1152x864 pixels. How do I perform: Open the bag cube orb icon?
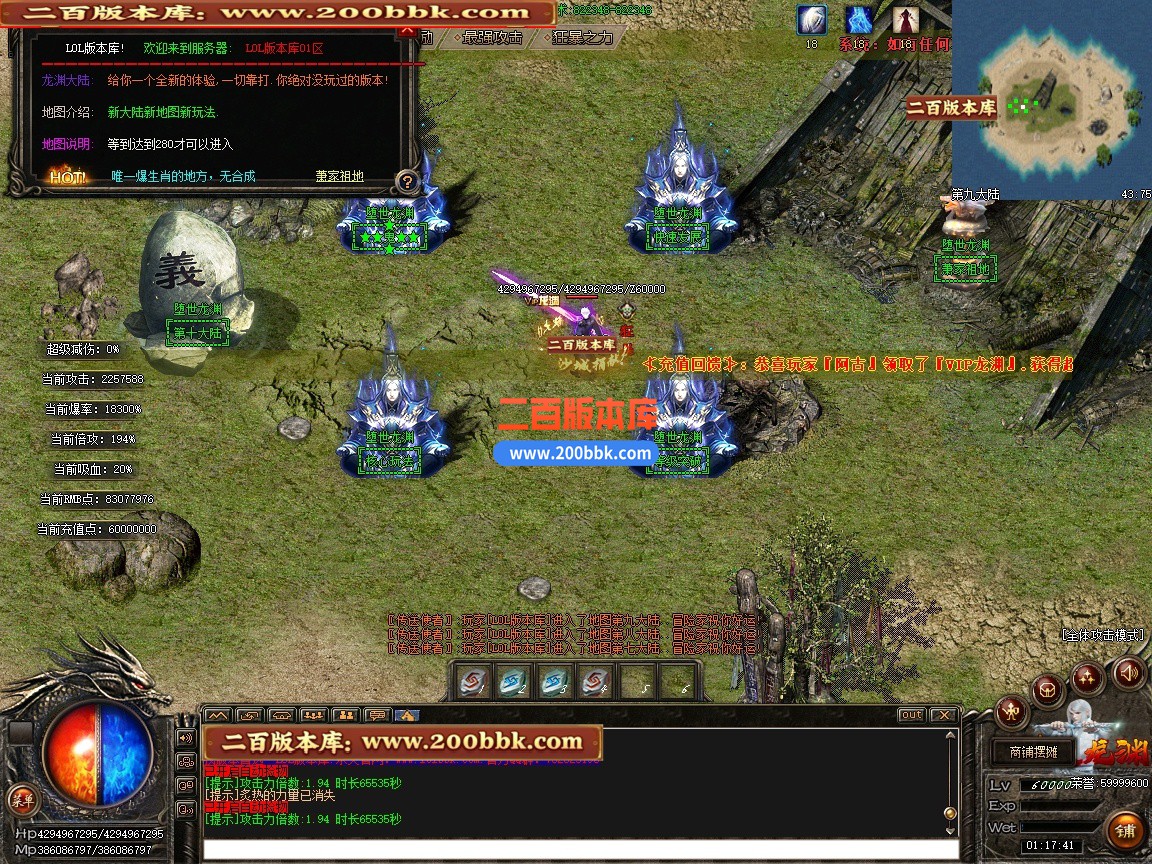point(1047,688)
